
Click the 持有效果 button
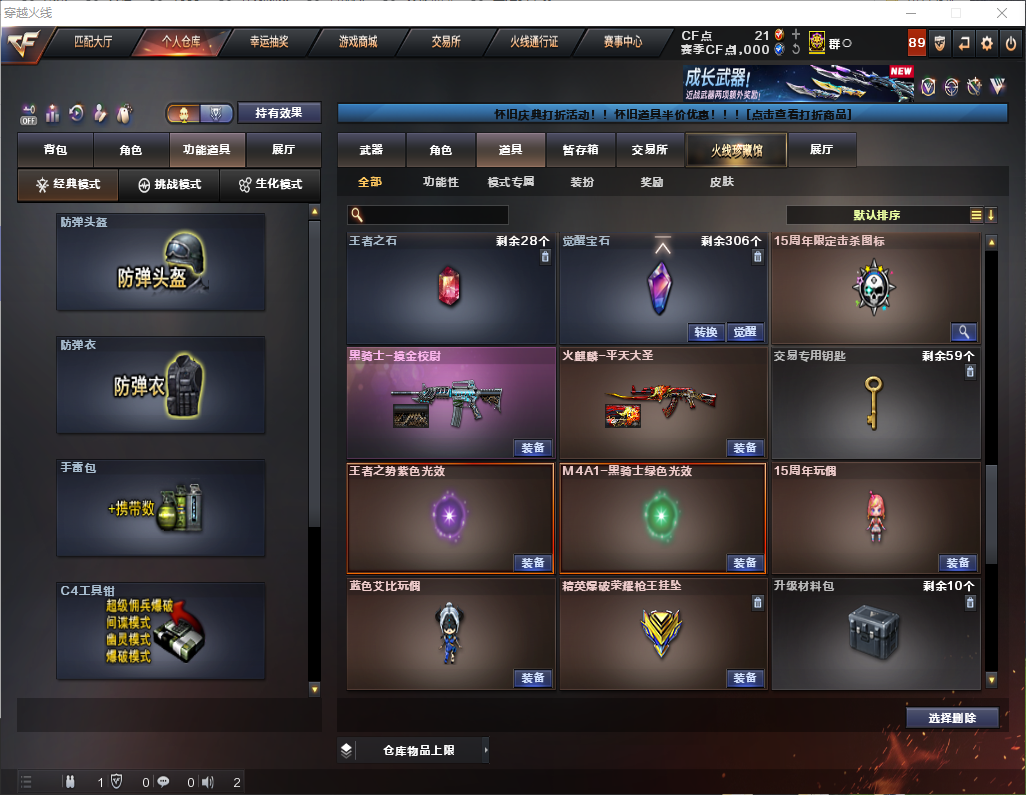click(278, 113)
